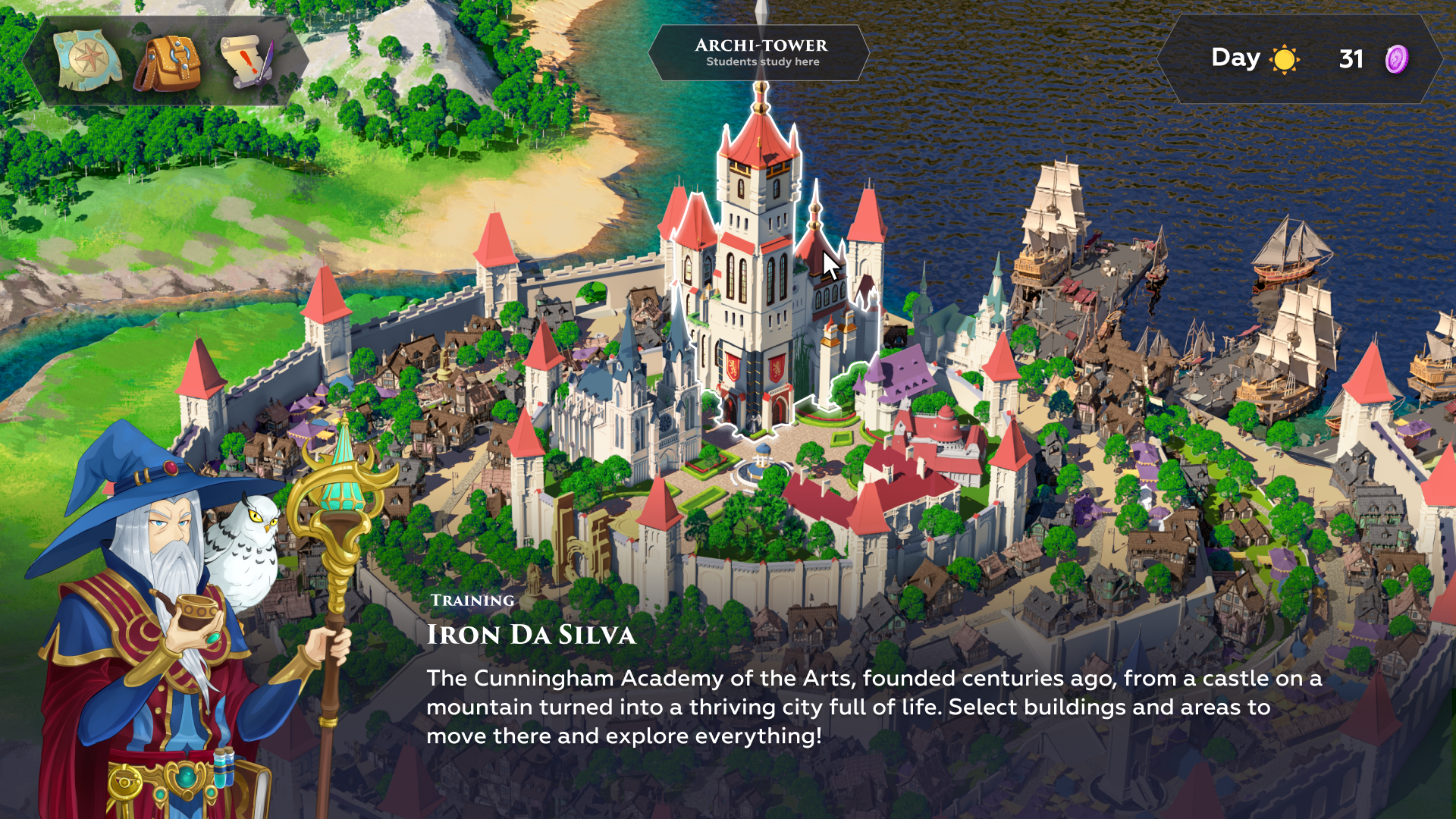Open the leather satchel inventory
Viewport: 1456px width, 819px height.
point(168,63)
